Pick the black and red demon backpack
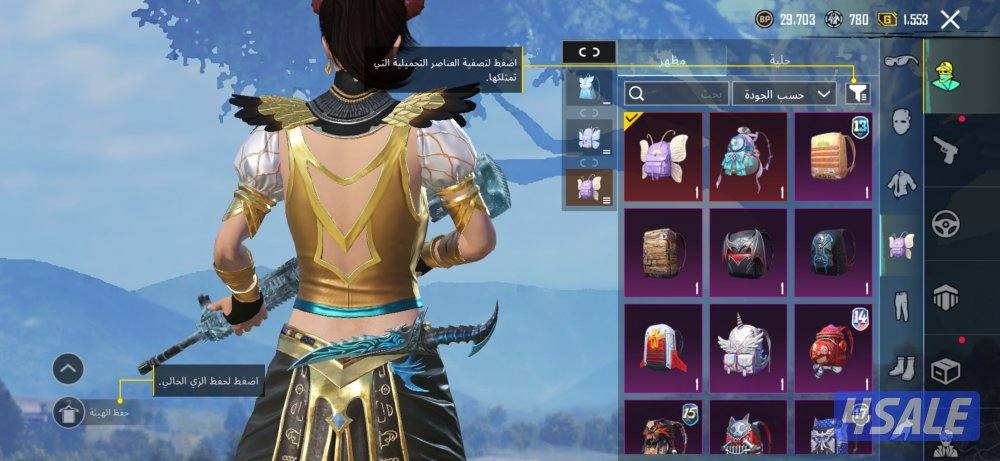Image resolution: width=1000 pixels, height=461 pixels. click(x=747, y=251)
